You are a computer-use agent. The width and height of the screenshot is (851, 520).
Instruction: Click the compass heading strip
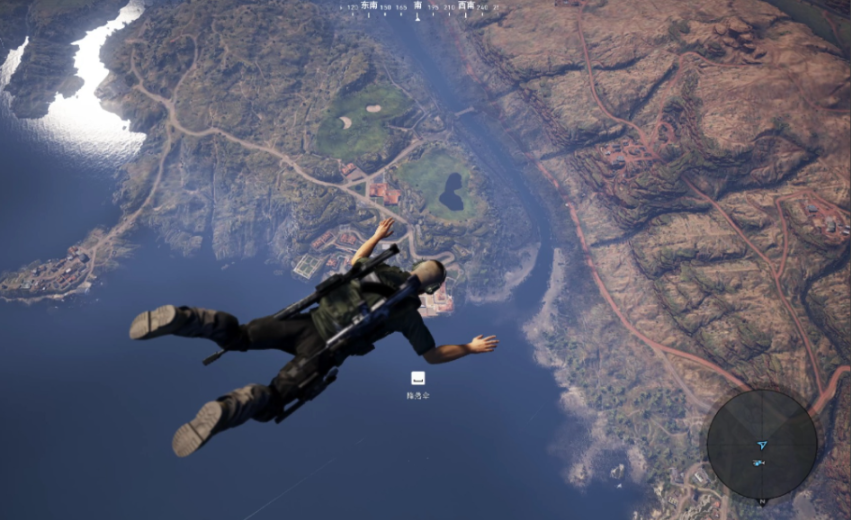click(x=418, y=7)
